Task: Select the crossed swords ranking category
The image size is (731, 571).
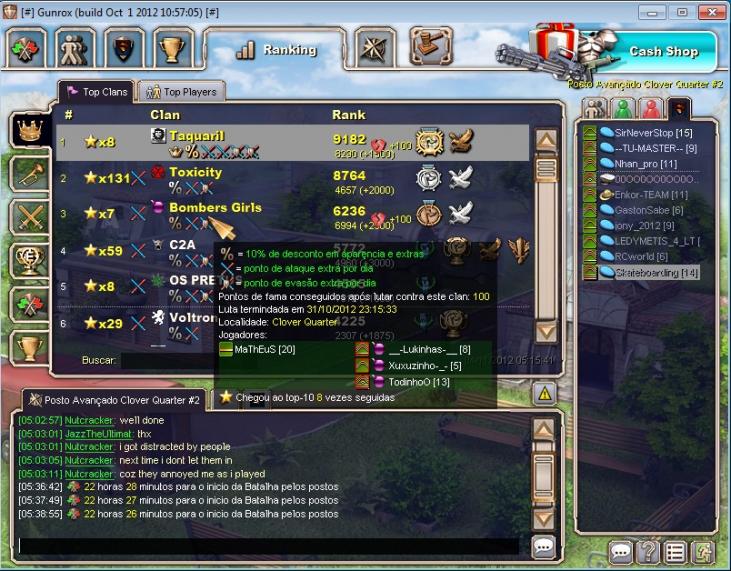Action: pyautogui.click(x=29, y=216)
